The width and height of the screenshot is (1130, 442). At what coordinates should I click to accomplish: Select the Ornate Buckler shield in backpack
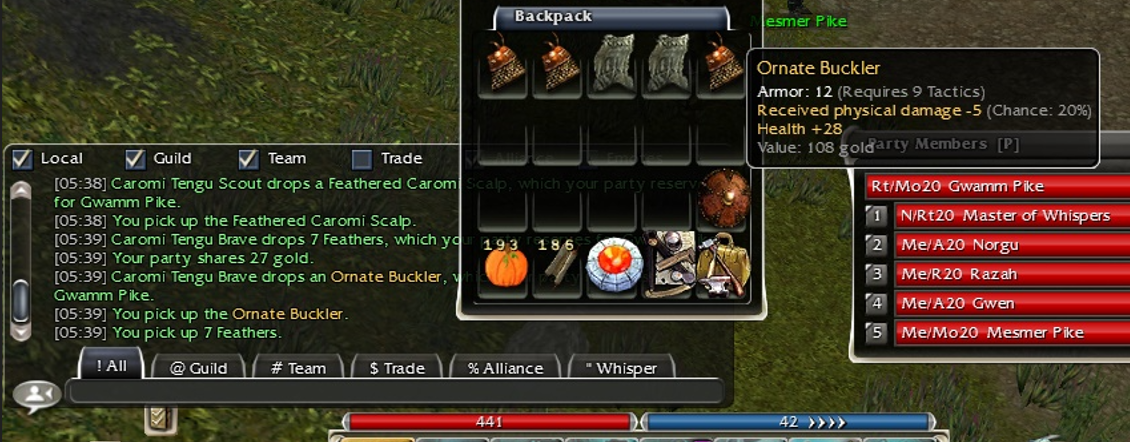coord(722,197)
